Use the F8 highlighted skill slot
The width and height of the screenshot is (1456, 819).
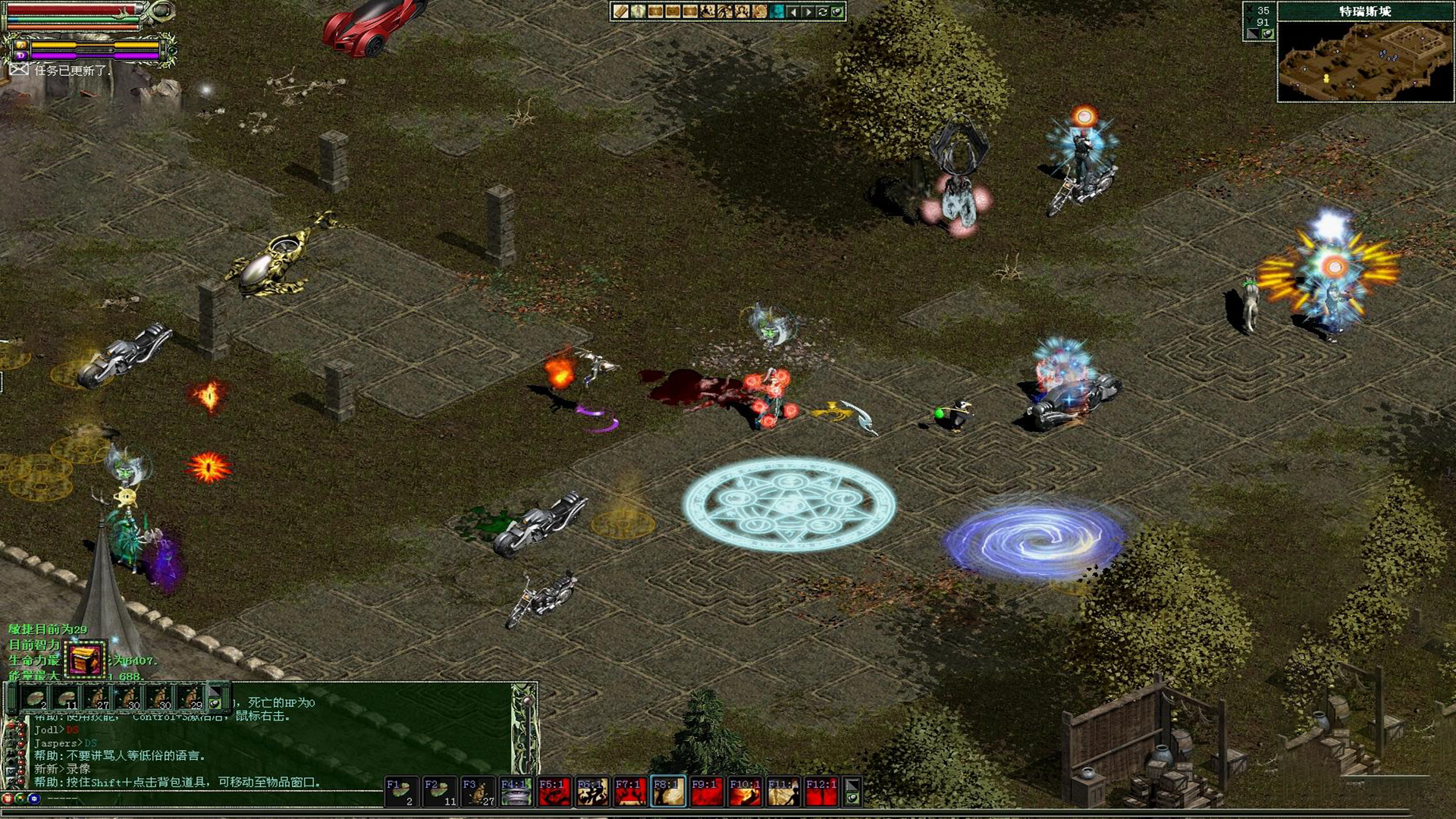point(668,792)
